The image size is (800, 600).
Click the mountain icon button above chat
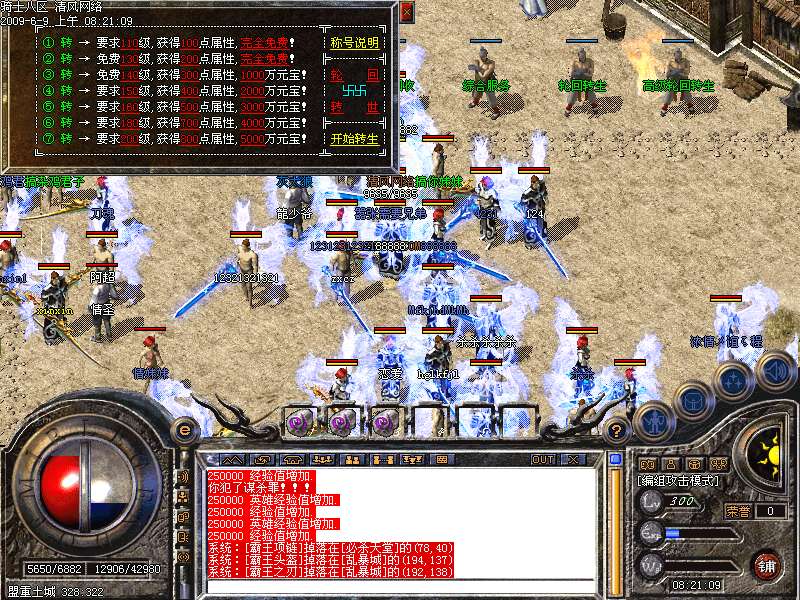[232, 459]
